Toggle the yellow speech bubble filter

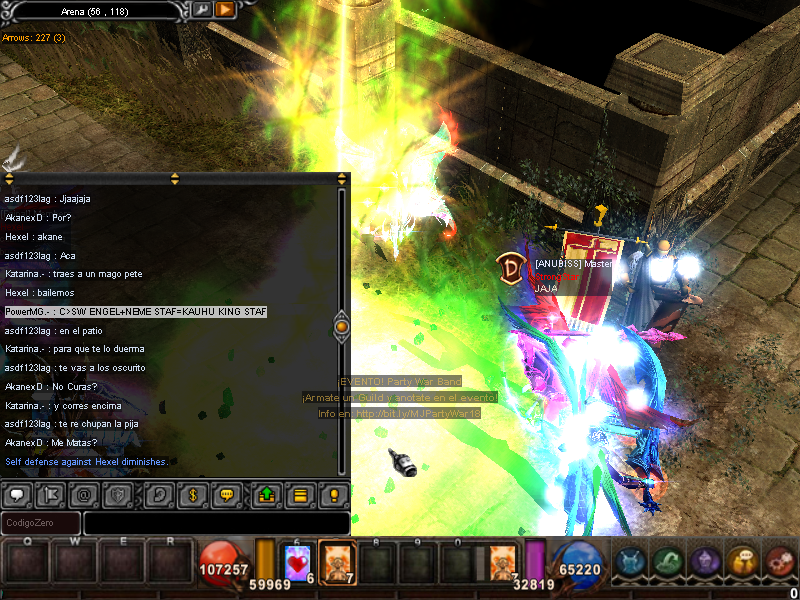click(x=227, y=494)
